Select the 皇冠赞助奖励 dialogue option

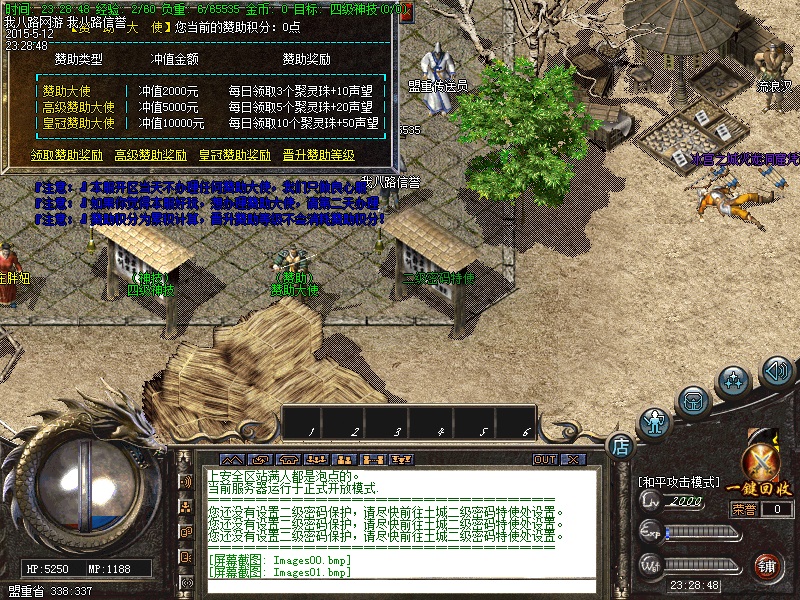tap(234, 155)
